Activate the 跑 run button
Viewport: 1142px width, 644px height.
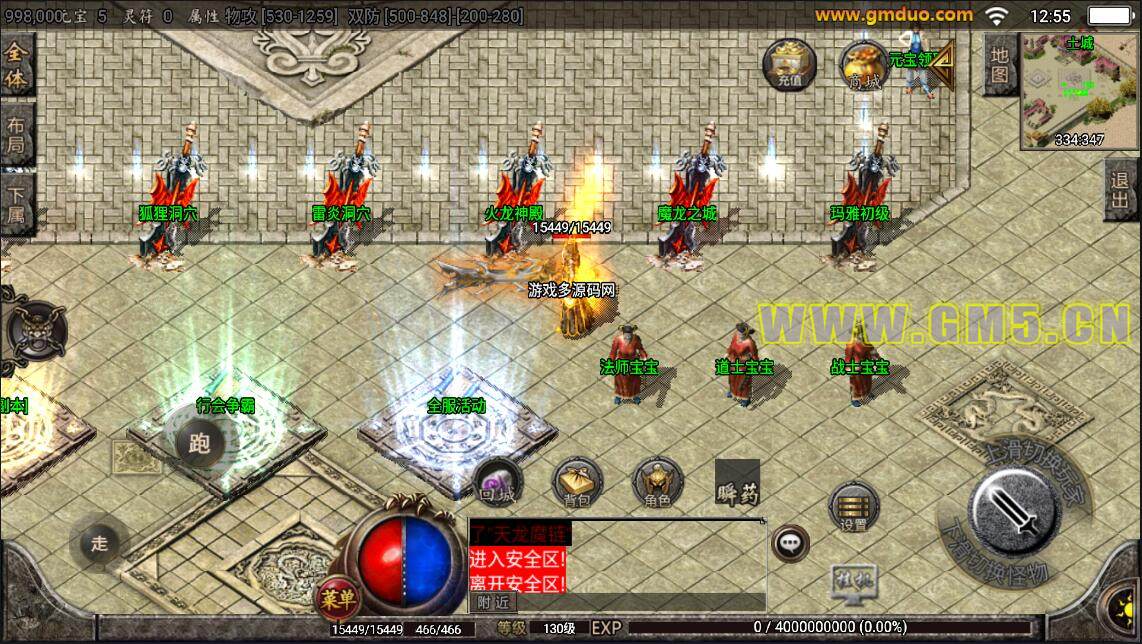coord(199,443)
